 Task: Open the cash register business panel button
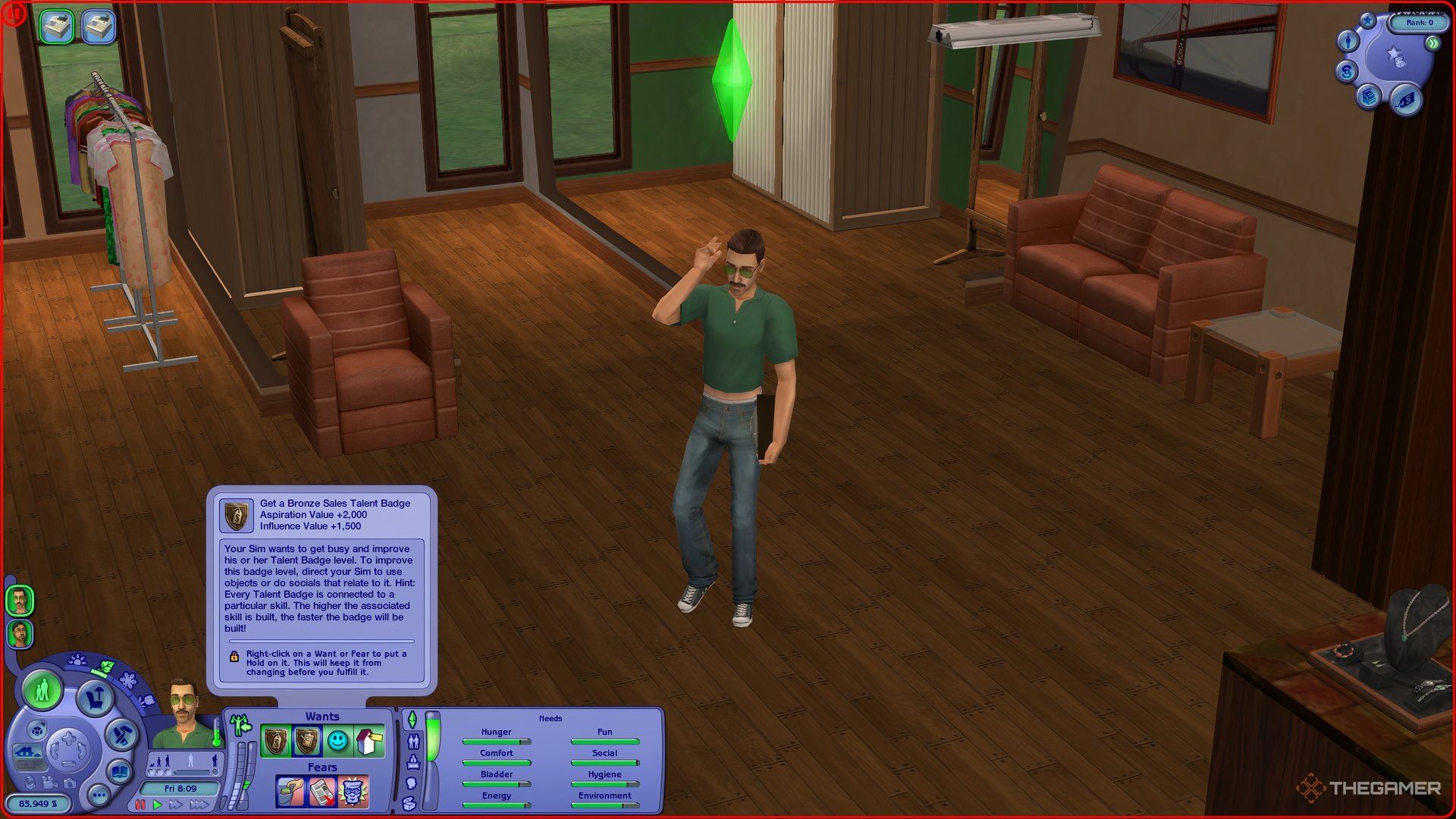(x=1369, y=97)
